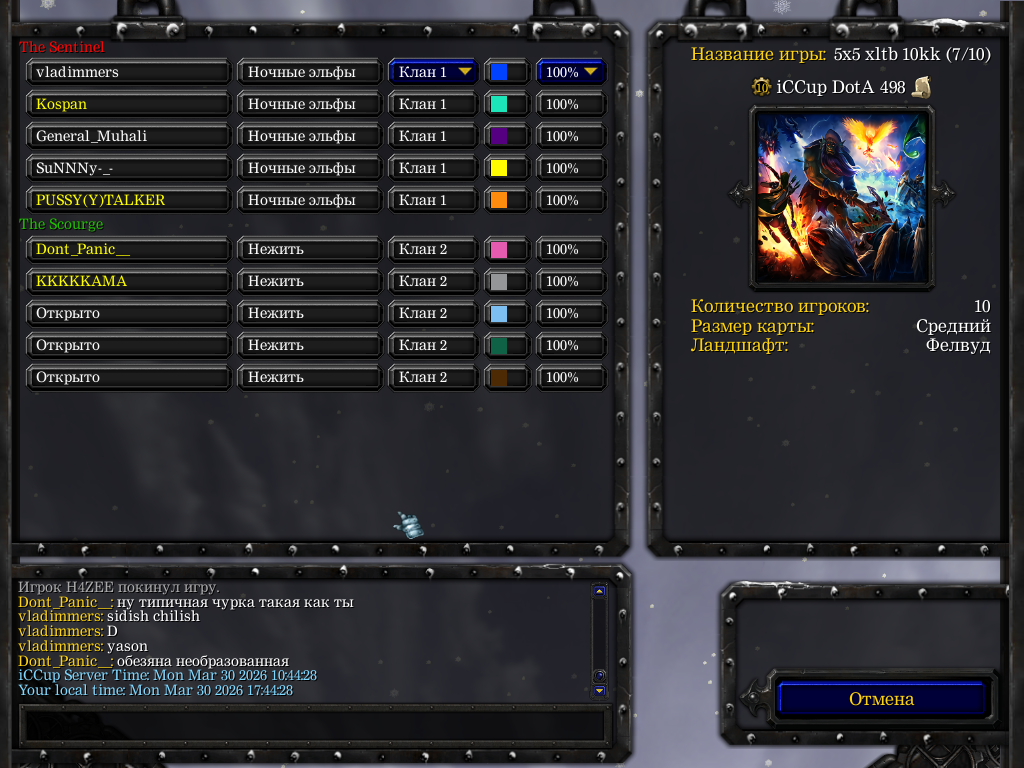The image size is (1024, 768).
Task: Click the iCCup DotA map preview image
Action: pos(840,195)
